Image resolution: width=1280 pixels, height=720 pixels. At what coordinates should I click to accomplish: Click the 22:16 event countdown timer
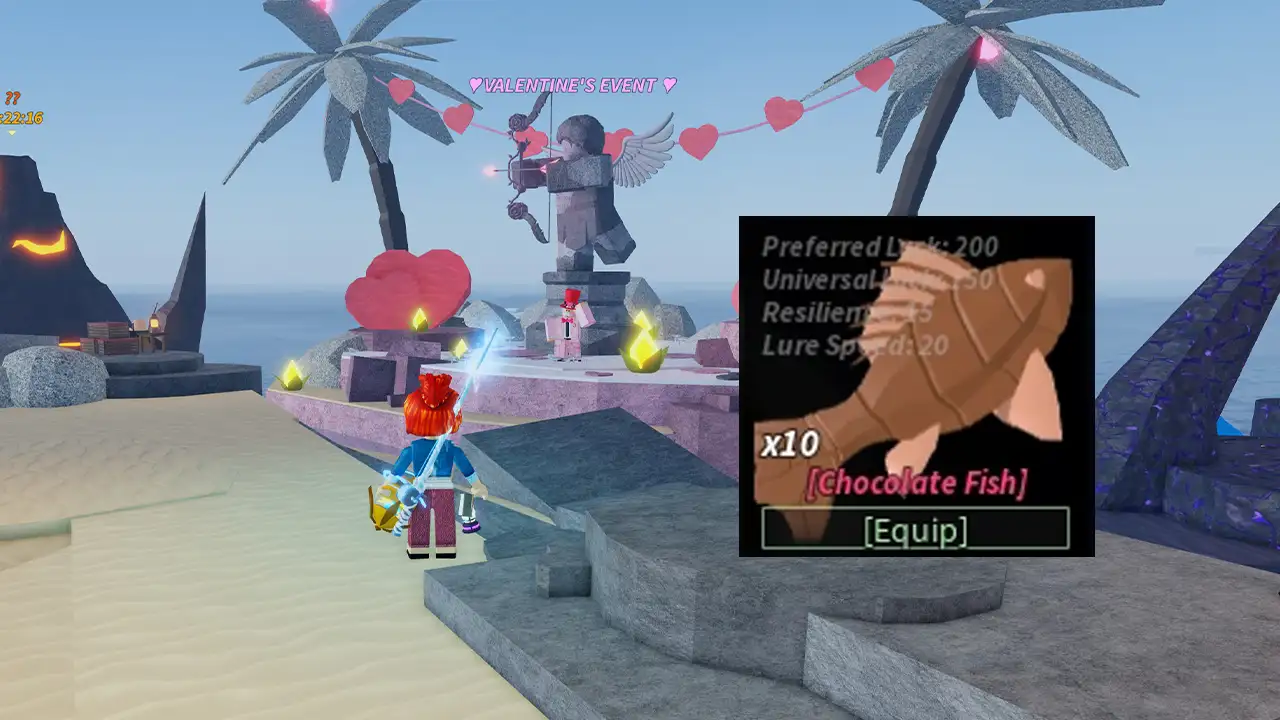point(22,118)
